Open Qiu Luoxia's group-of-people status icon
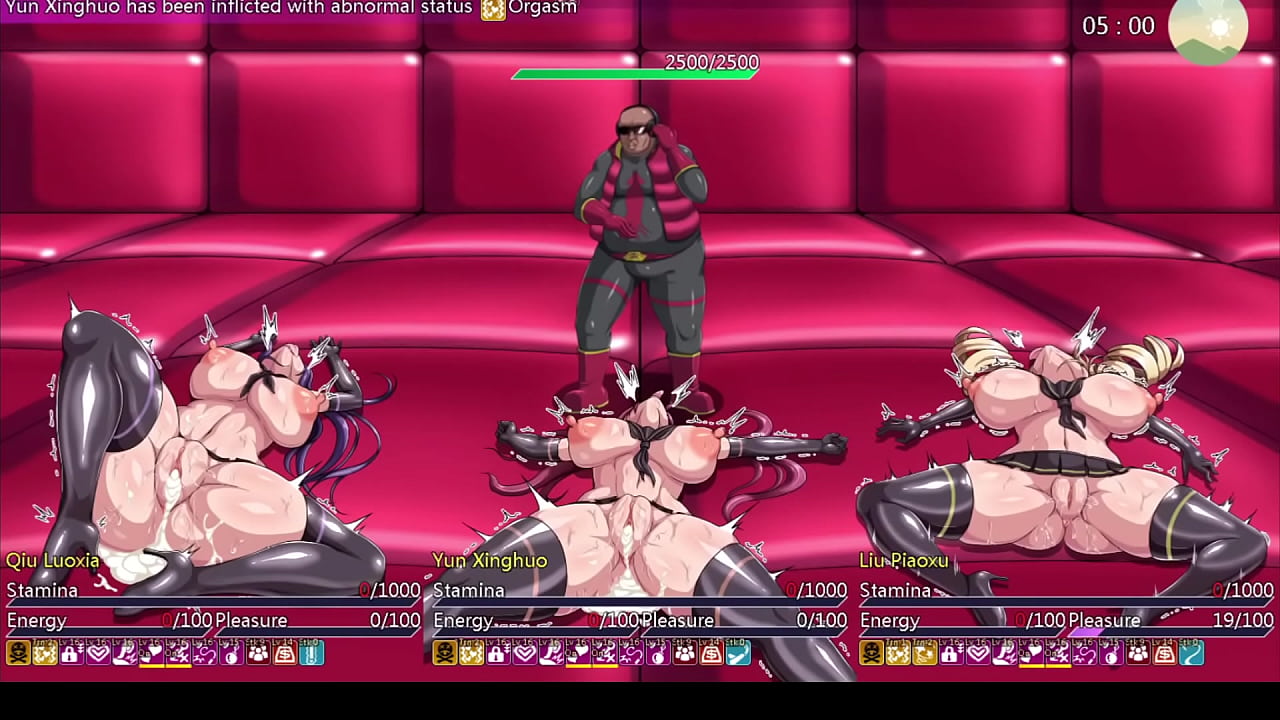 tap(258, 653)
